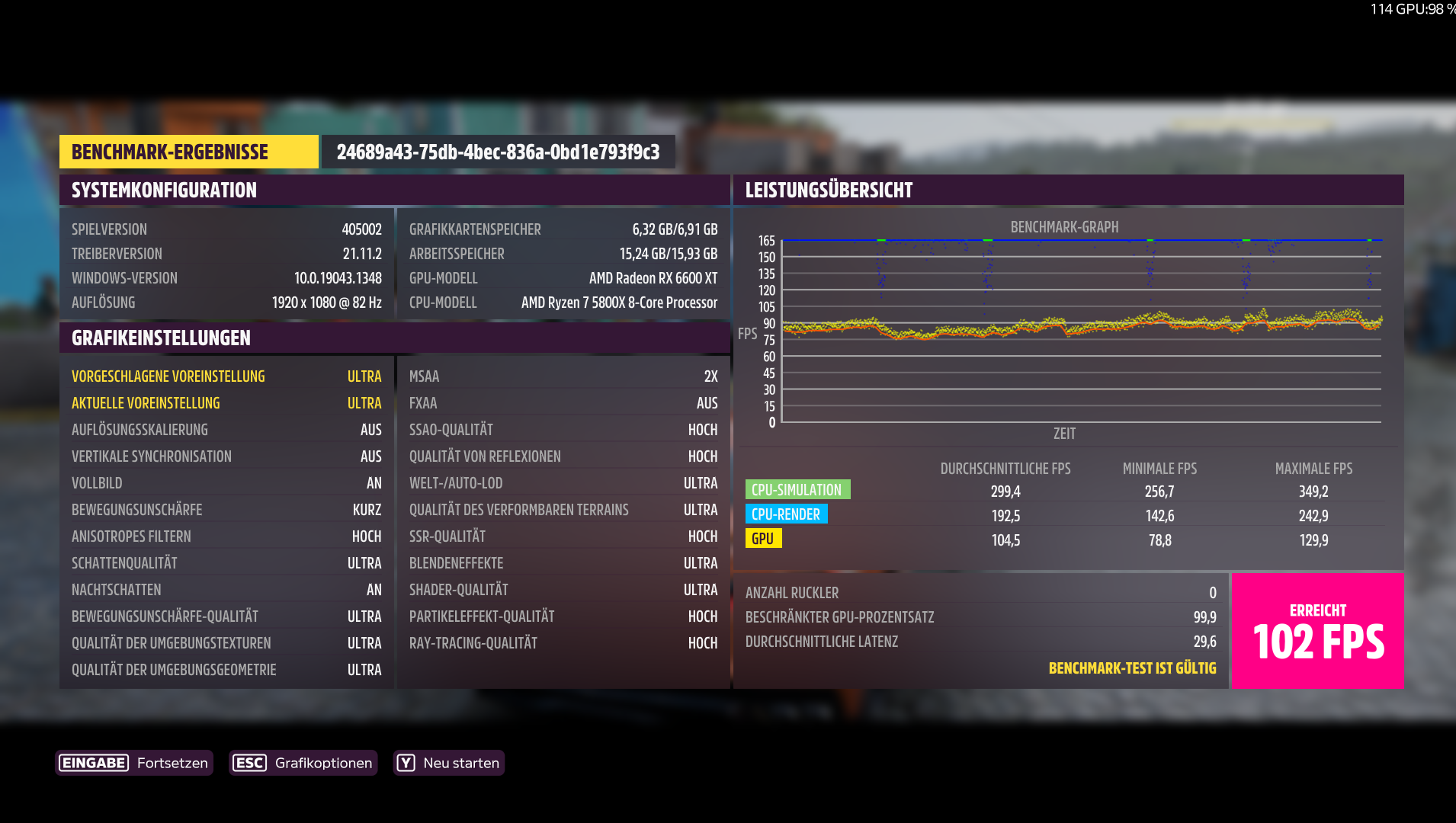Click the Y key icon

pyautogui.click(x=406, y=762)
